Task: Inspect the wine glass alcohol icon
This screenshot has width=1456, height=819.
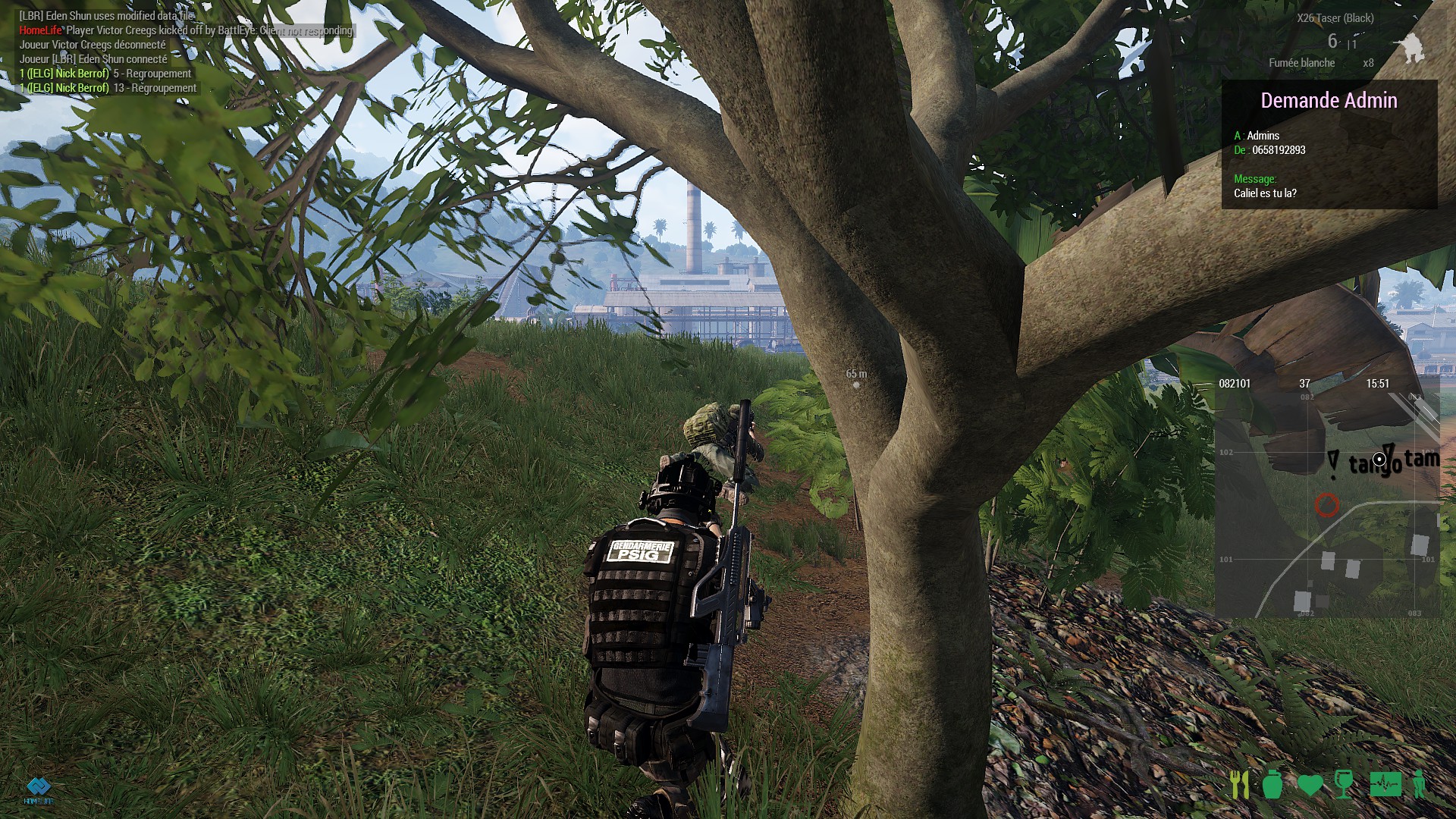Action: pyautogui.click(x=1344, y=785)
